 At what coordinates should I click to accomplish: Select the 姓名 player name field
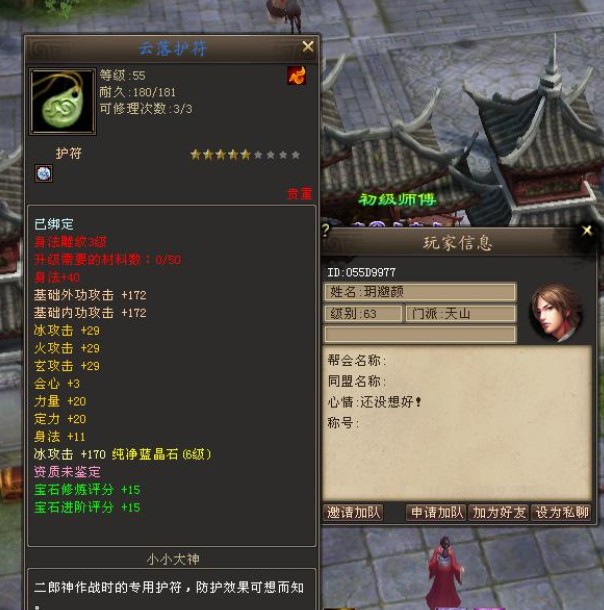420,292
